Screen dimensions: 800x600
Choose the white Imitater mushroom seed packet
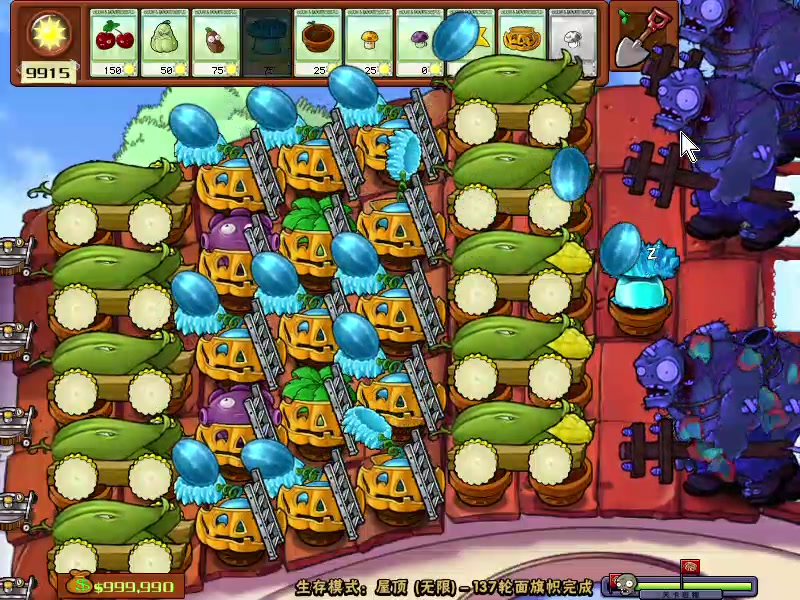tap(574, 44)
